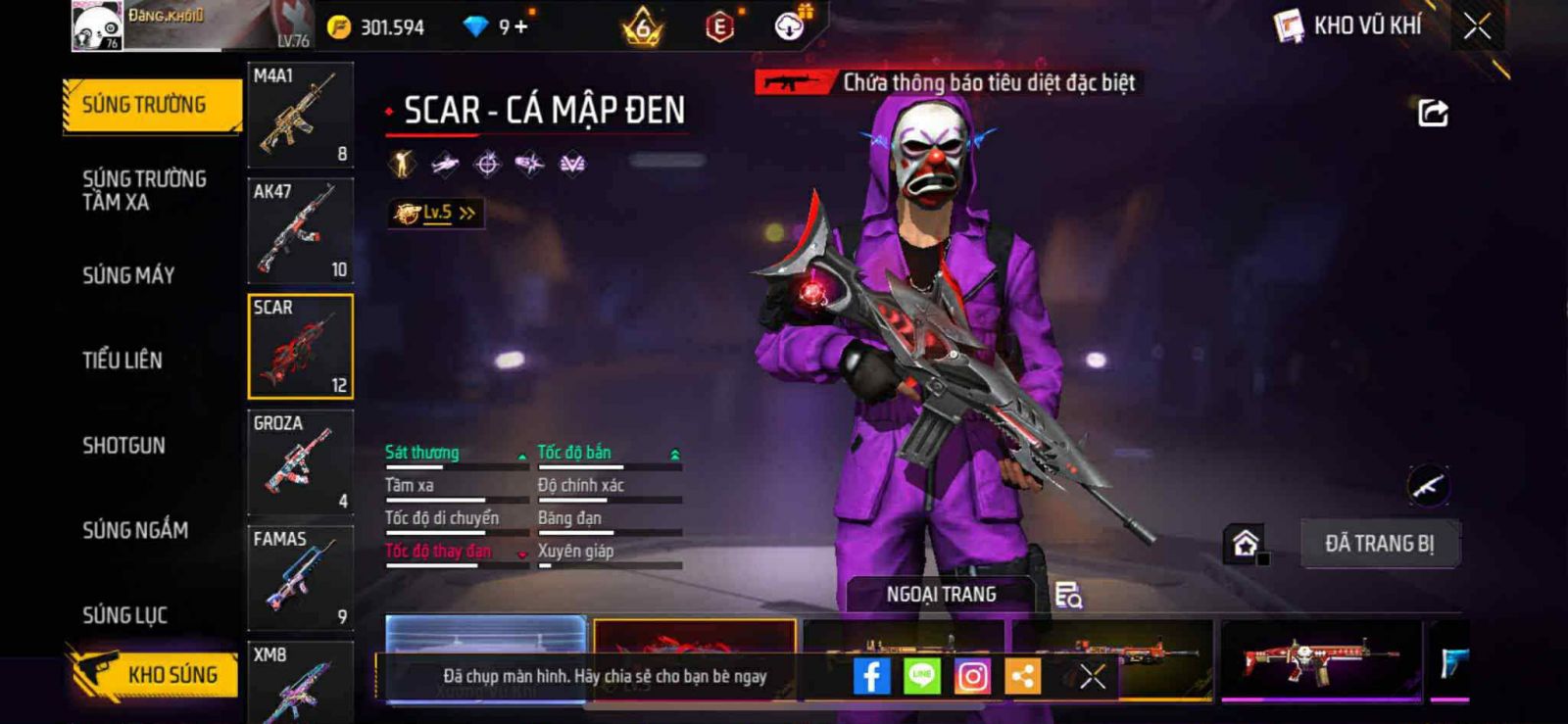Viewport: 1568px width, 724px height.
Task: Dismiss the screenshot share banner
Action: click(x=1093, y=676)
